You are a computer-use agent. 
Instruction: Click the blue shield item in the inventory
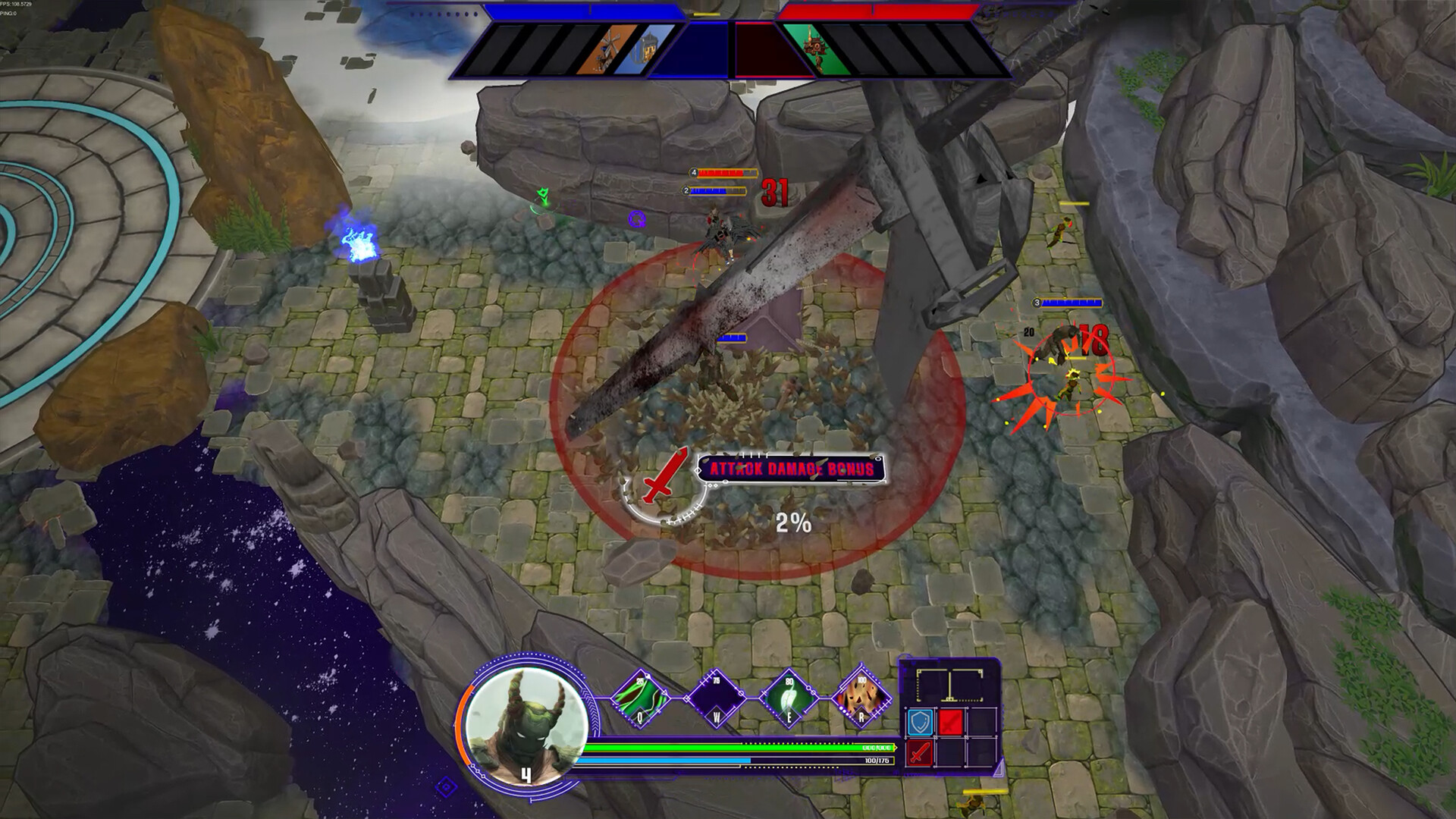tap(920, 723)
